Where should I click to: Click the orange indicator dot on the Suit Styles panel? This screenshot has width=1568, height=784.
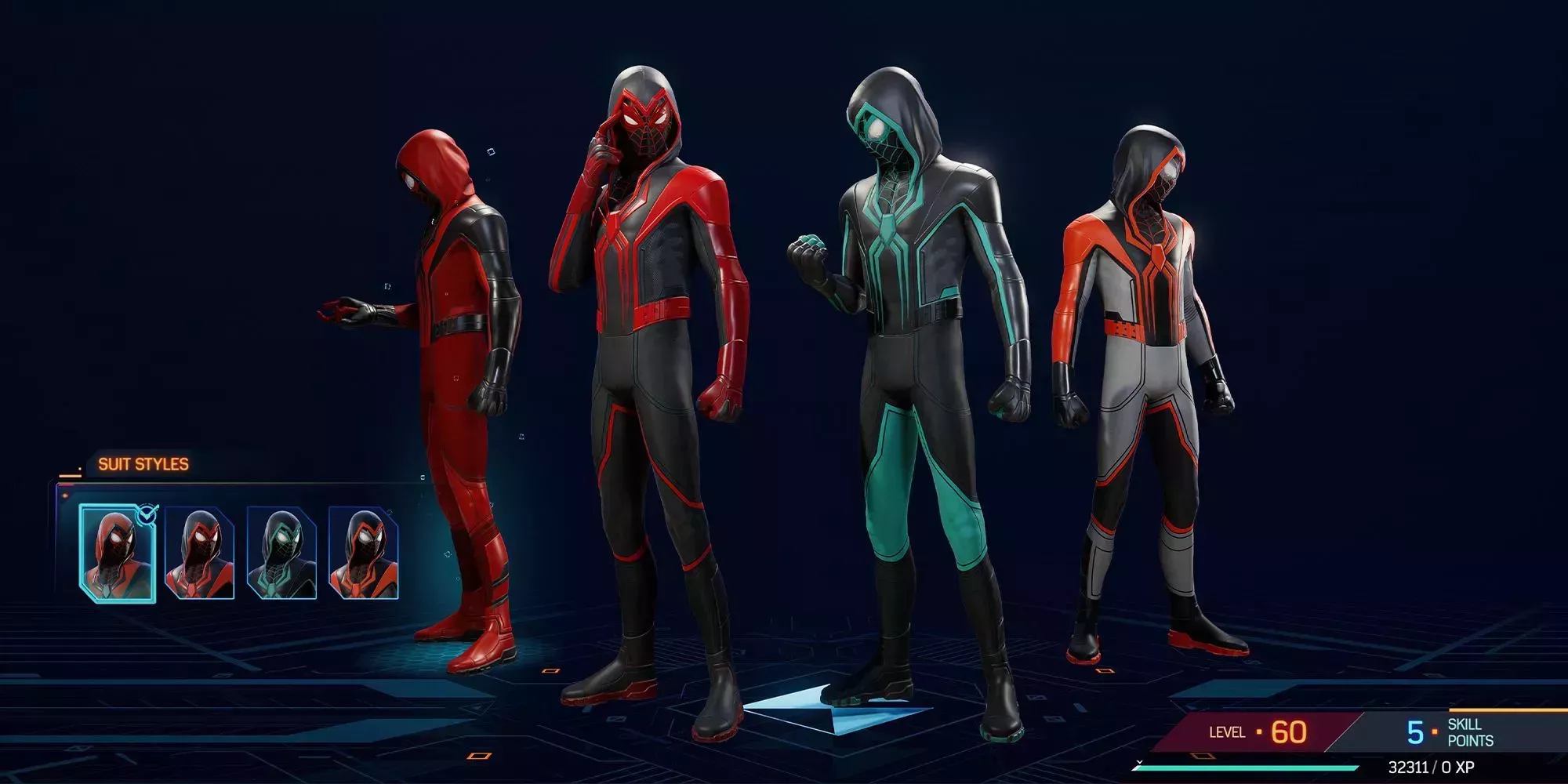[x=66, y=495]
